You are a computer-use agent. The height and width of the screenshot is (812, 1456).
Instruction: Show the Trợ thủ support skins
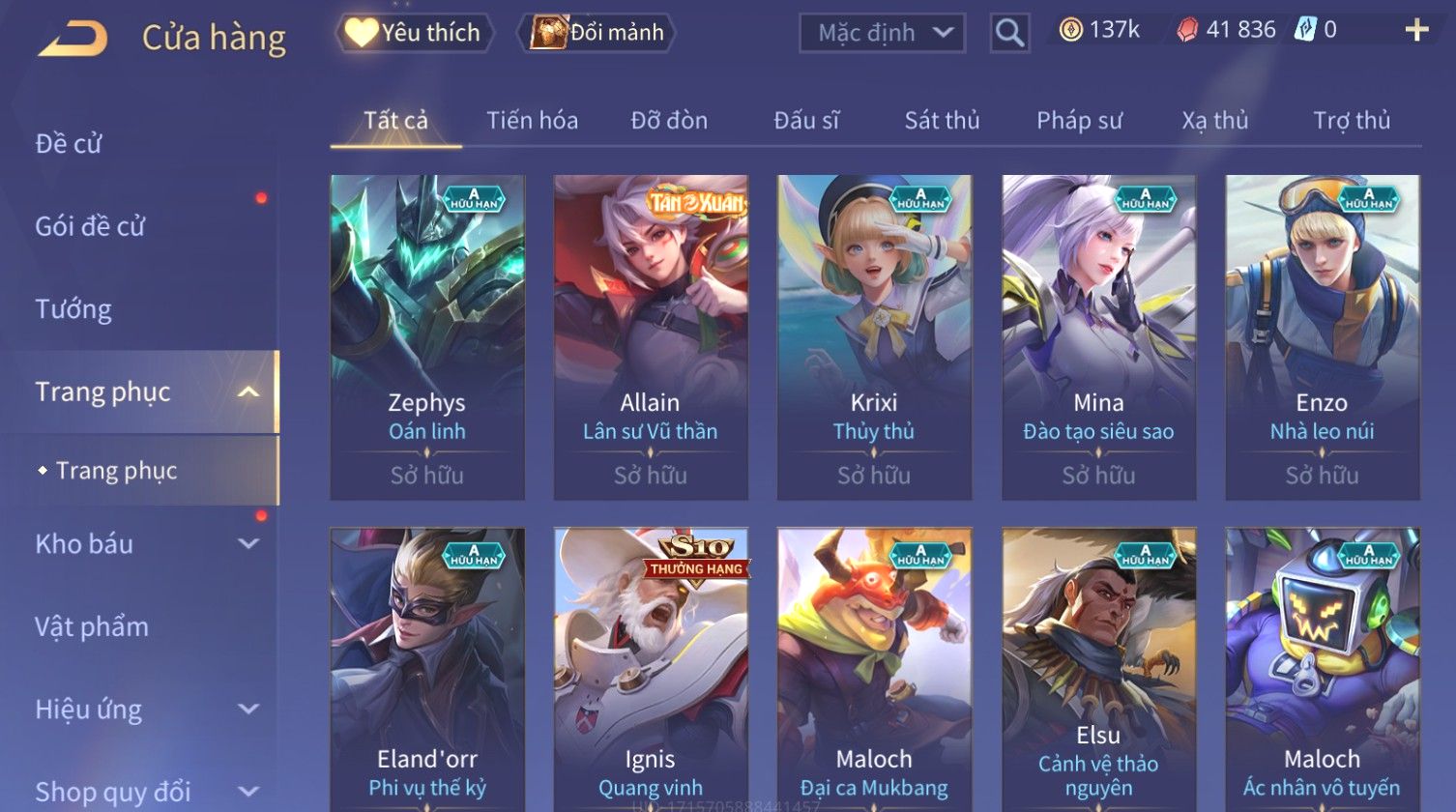click(x=1352, y=121)
